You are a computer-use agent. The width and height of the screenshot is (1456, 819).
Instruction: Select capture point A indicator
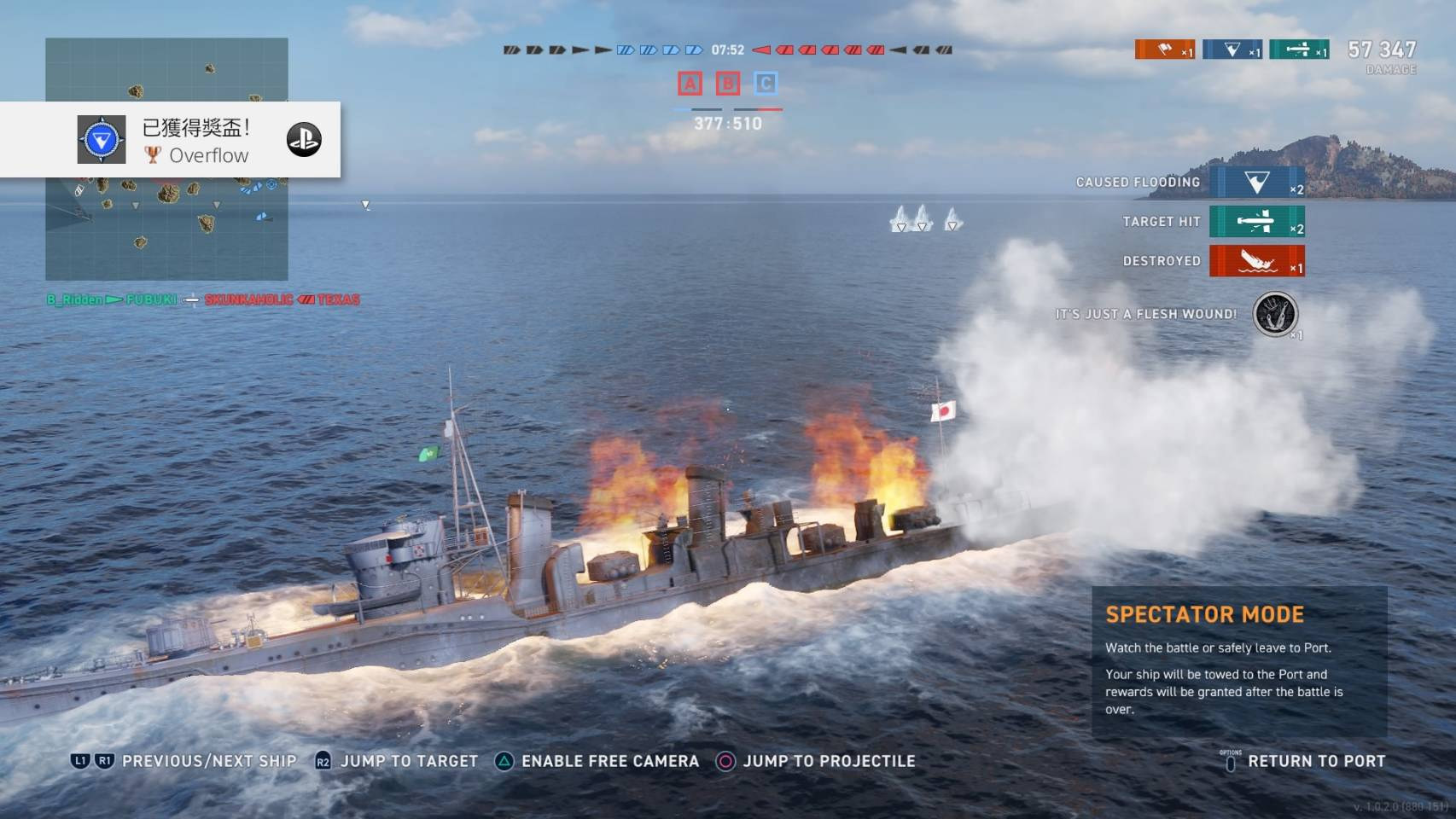tap(690, 84)
